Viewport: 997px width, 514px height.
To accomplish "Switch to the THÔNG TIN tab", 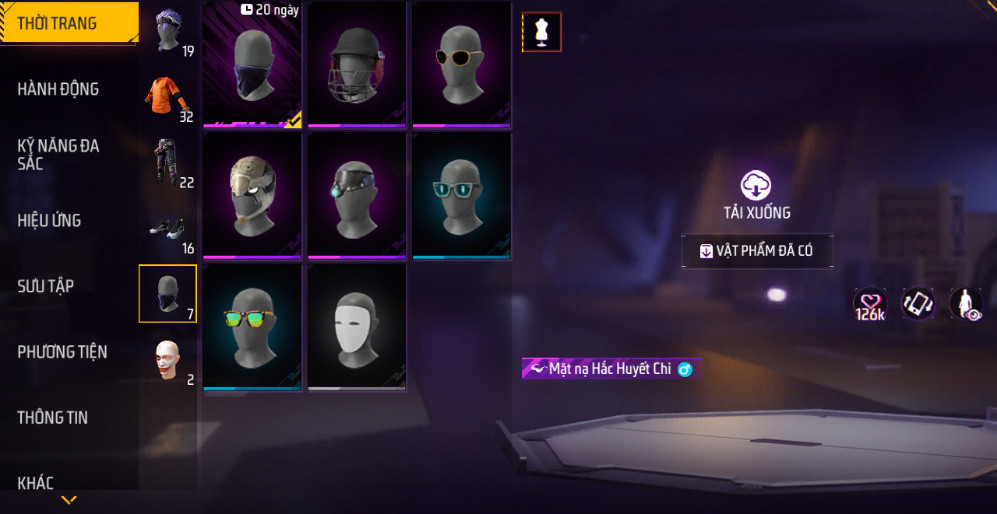I will pos(53,418).
